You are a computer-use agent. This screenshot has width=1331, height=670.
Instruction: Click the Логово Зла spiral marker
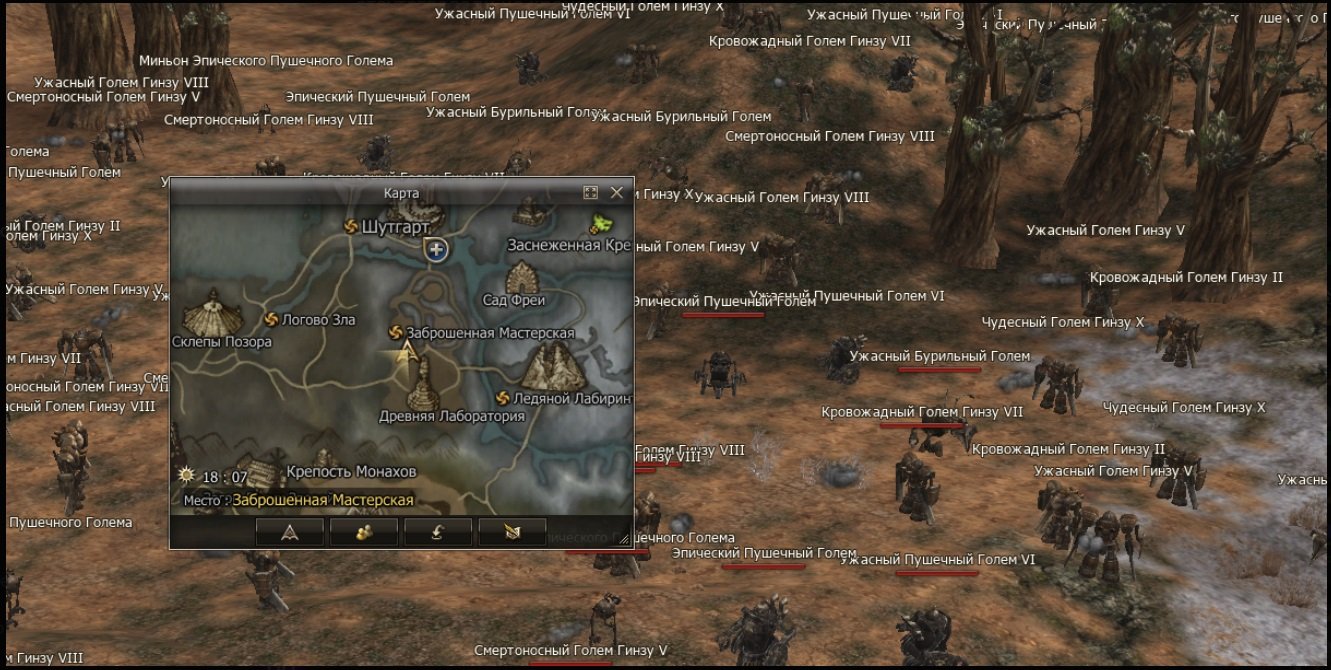coord(270,319)
